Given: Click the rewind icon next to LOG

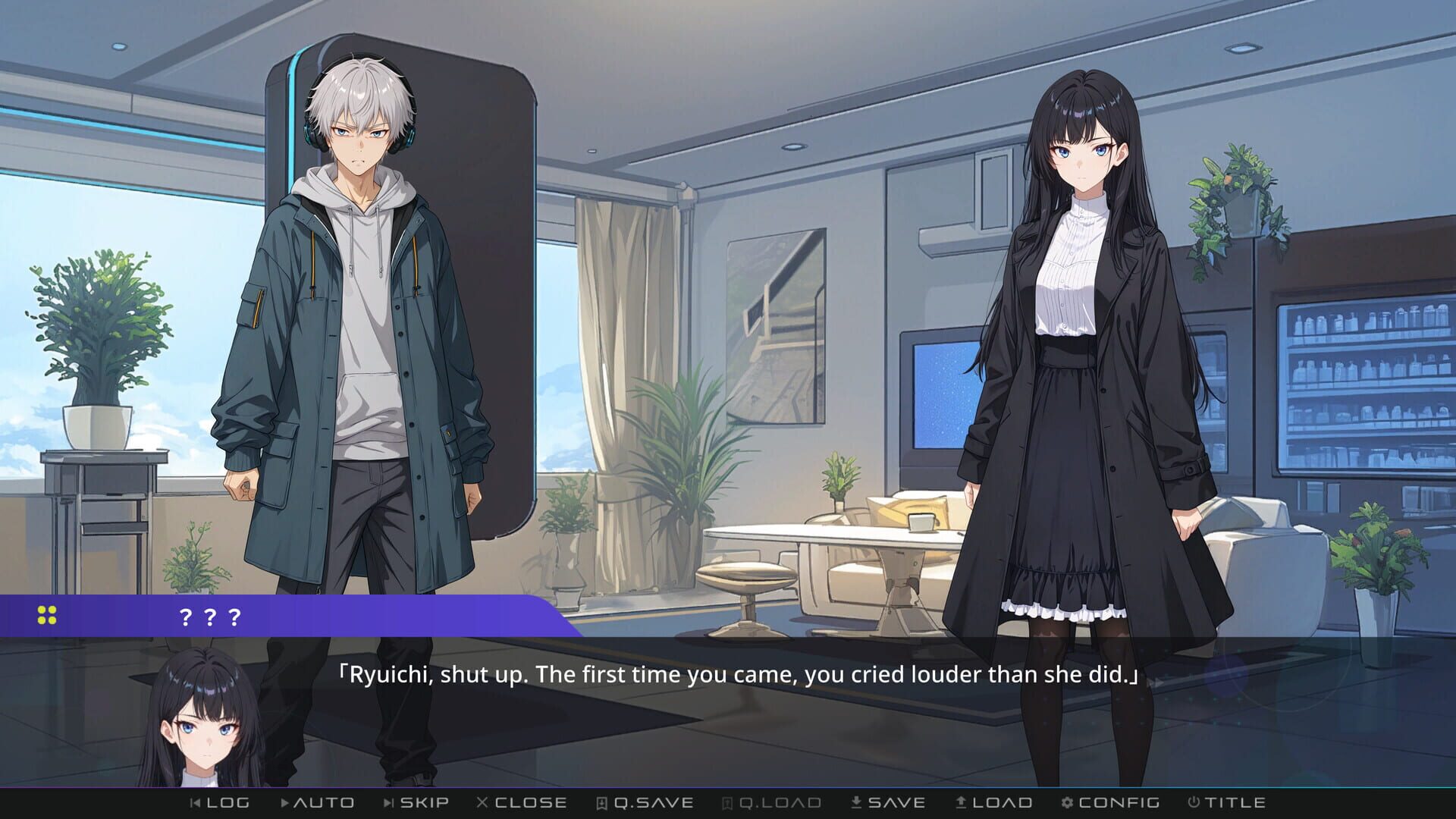Looking at the screenshot, I should pos(193,803).
